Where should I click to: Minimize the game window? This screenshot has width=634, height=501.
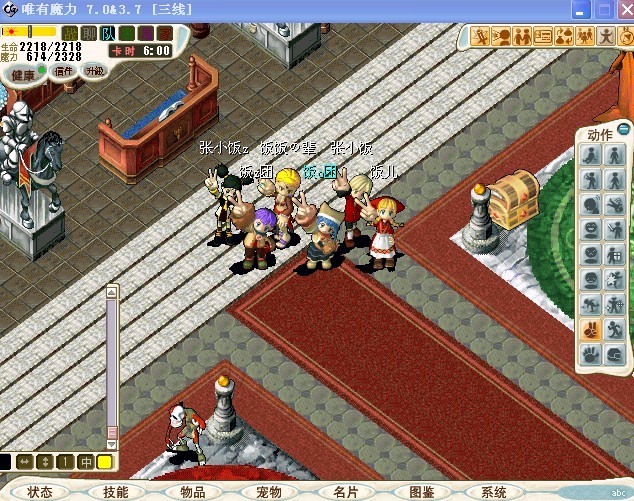pyautogui.click(x=579, y=9)
